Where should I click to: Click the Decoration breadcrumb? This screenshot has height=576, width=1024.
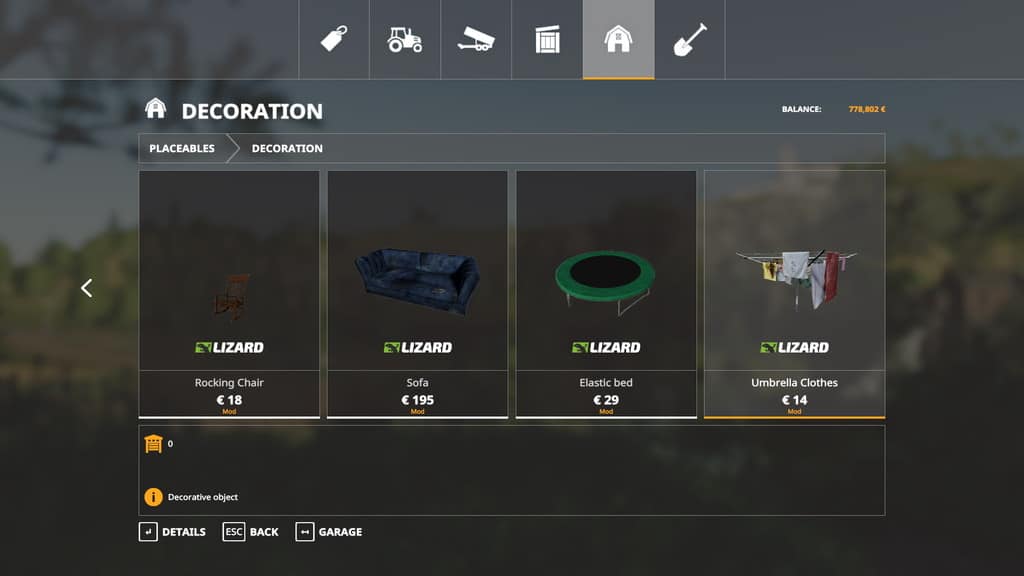(287, 148)
